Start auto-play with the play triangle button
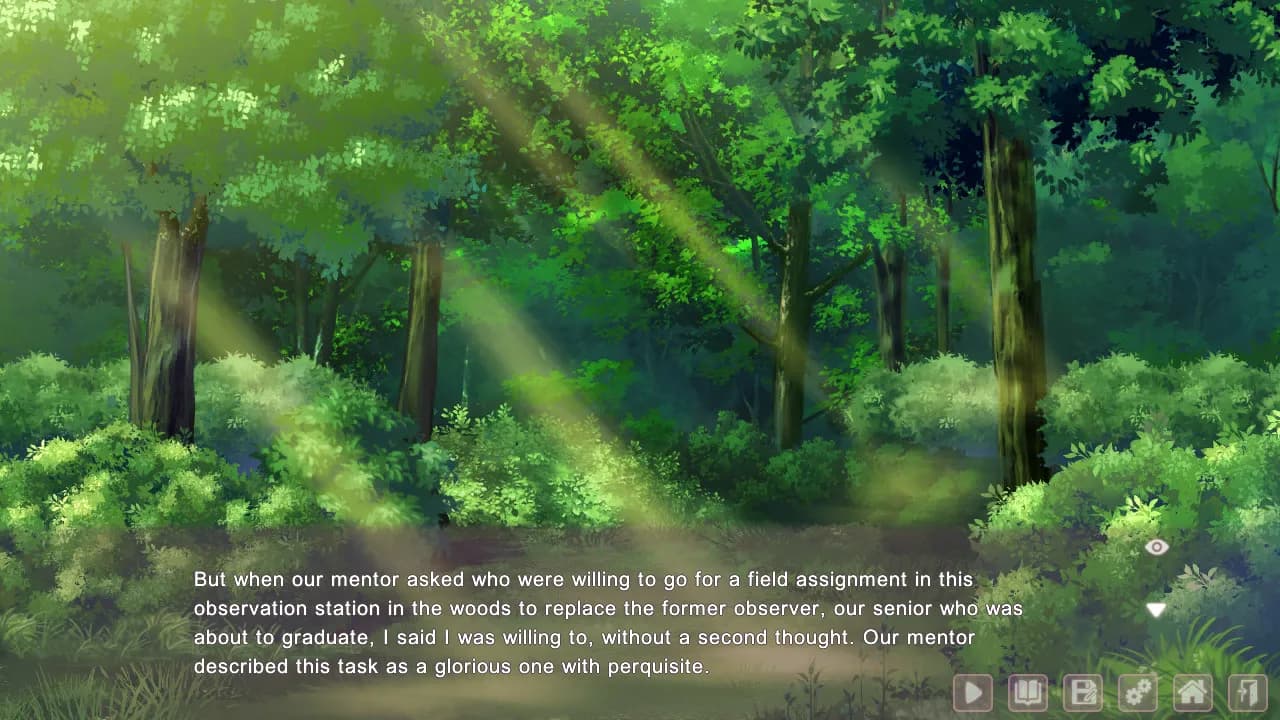Screen dimensions: 1280x720 [x=972, y=692]
